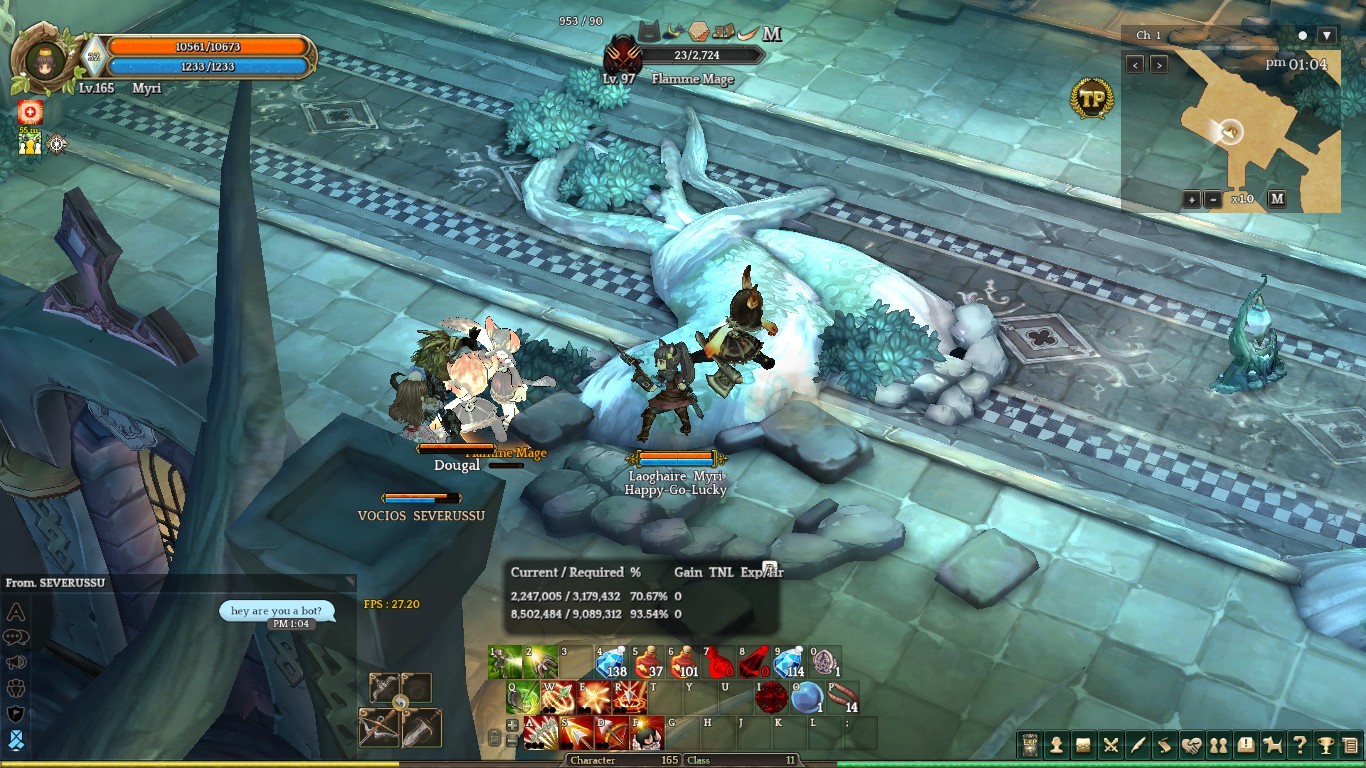The width and height of the screenshot is (1366, 768).
Task: Open the crossed swords menu icon
Action: coord(1110,745)
